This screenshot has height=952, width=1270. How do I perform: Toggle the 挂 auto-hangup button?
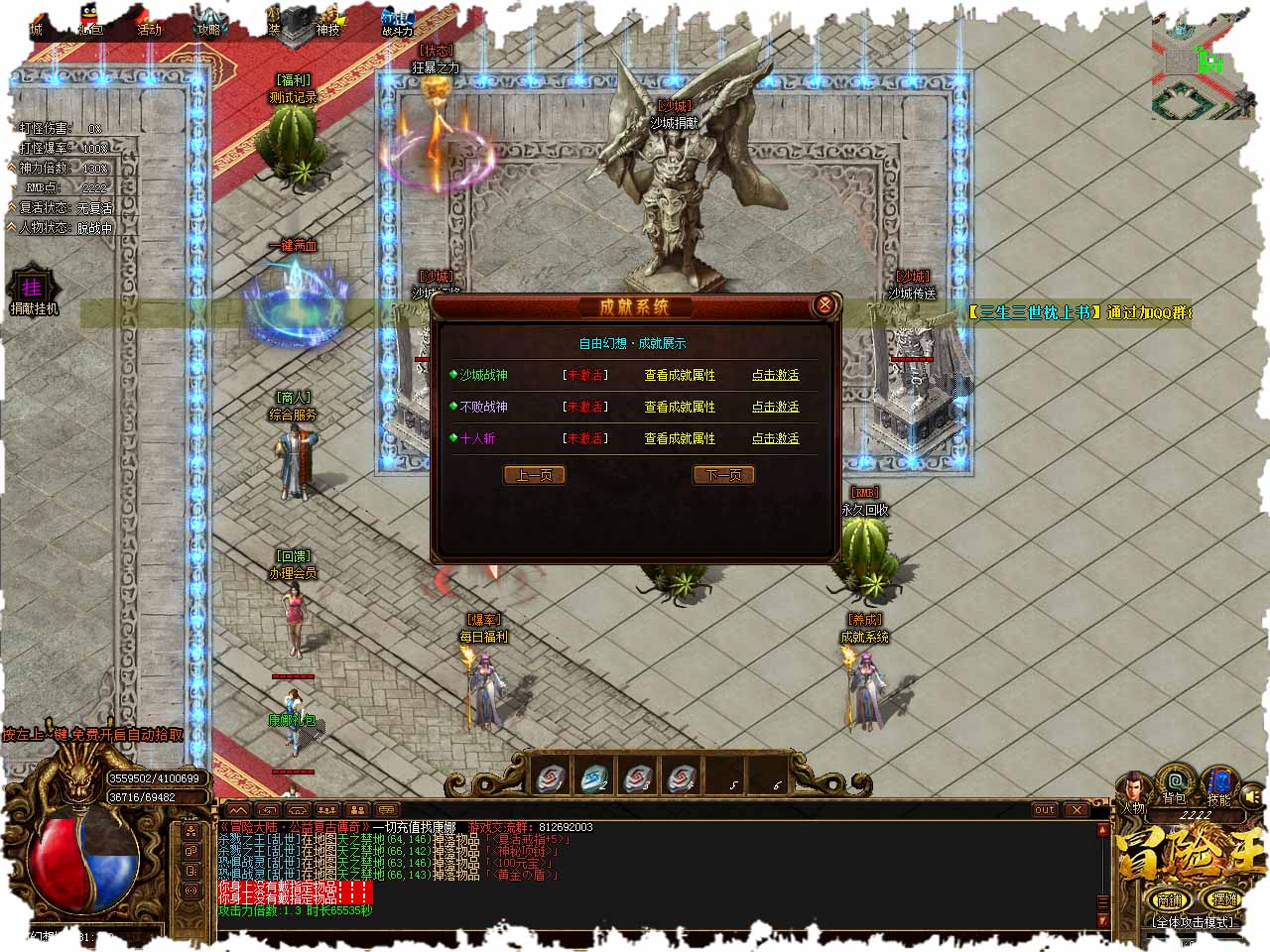tap(33, 288)
